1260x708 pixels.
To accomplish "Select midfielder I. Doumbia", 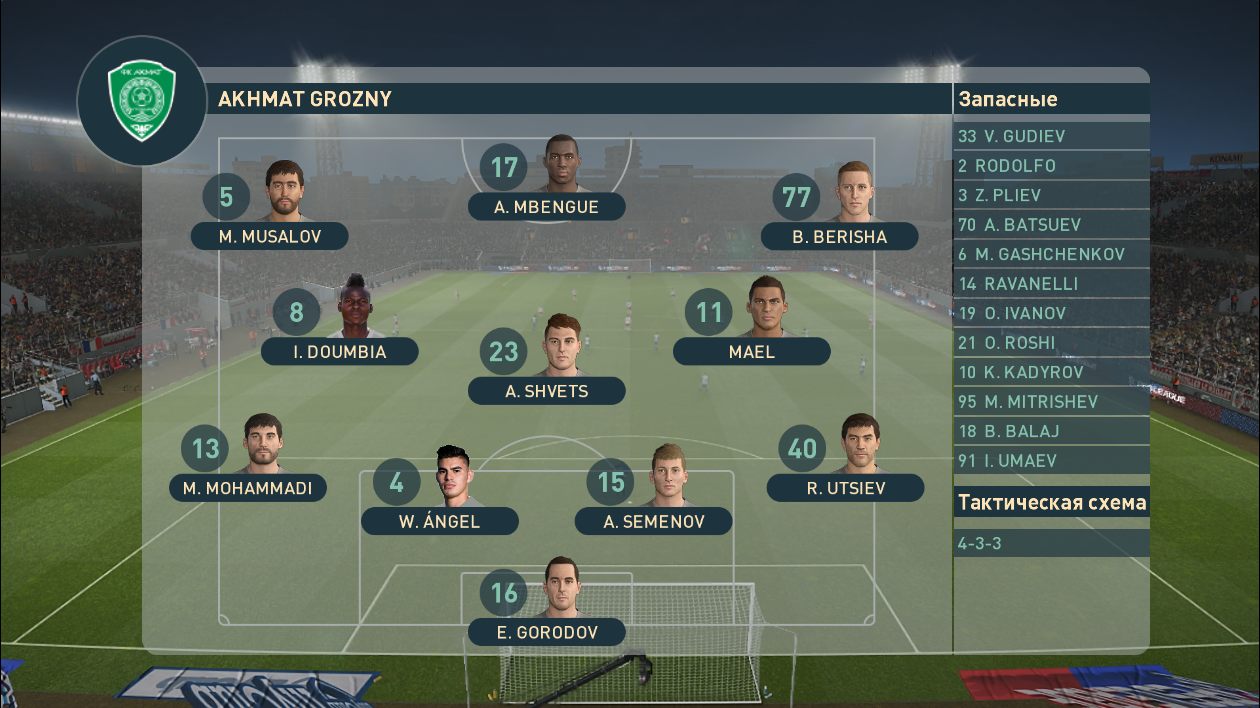I will coord(339,351).
